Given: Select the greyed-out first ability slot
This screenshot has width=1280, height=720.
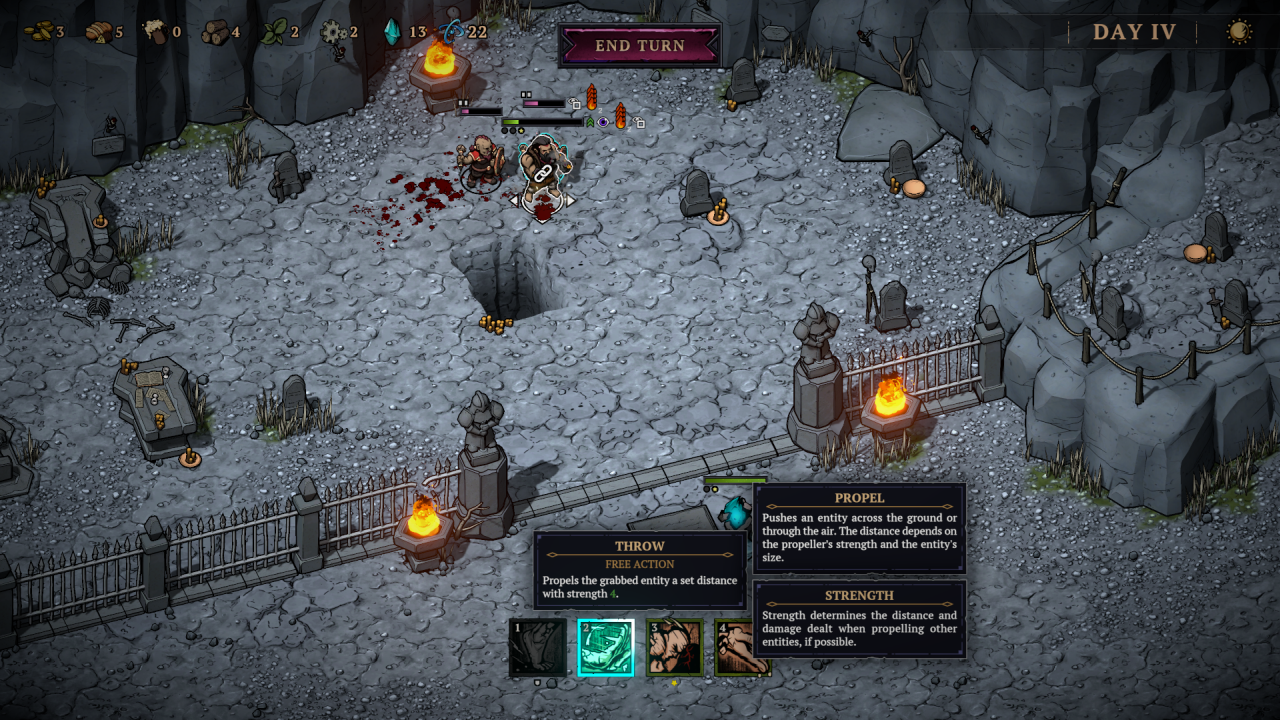Looking at the screenshot, I should 538,648.
